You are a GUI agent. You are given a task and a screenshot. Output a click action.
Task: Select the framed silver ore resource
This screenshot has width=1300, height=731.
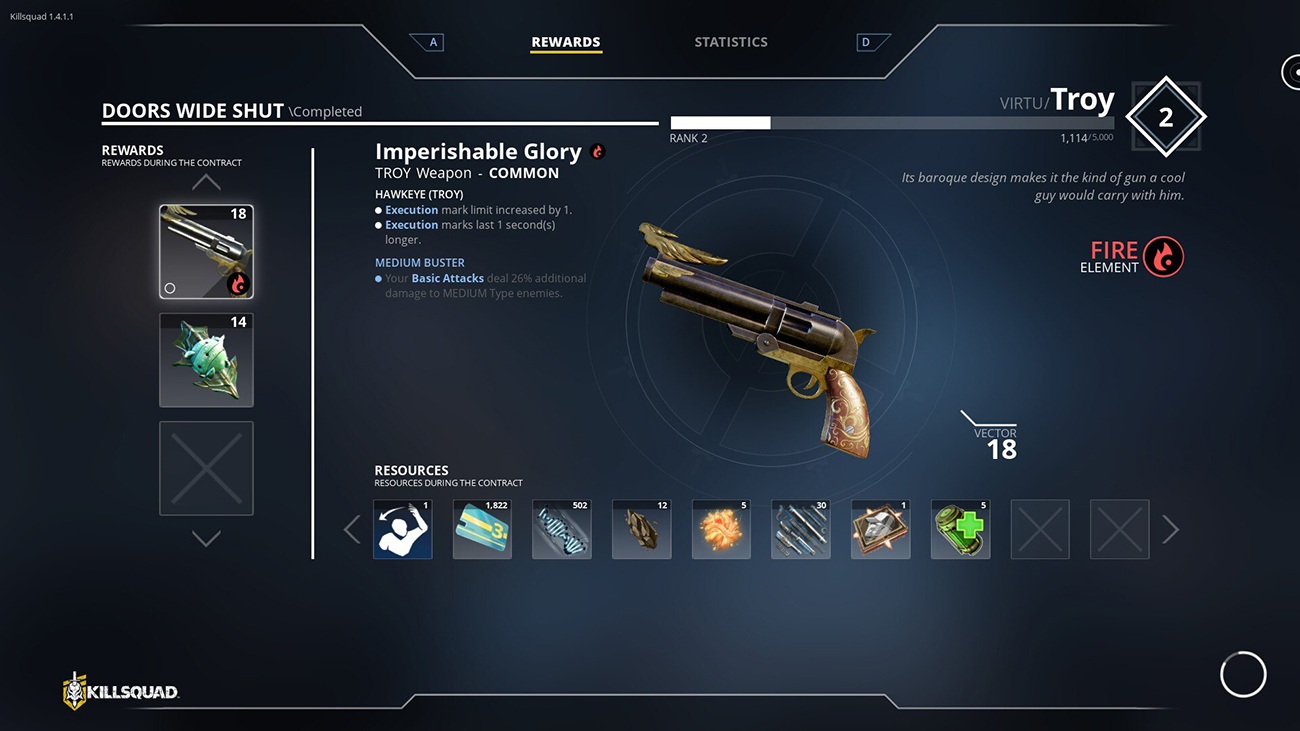881,529
